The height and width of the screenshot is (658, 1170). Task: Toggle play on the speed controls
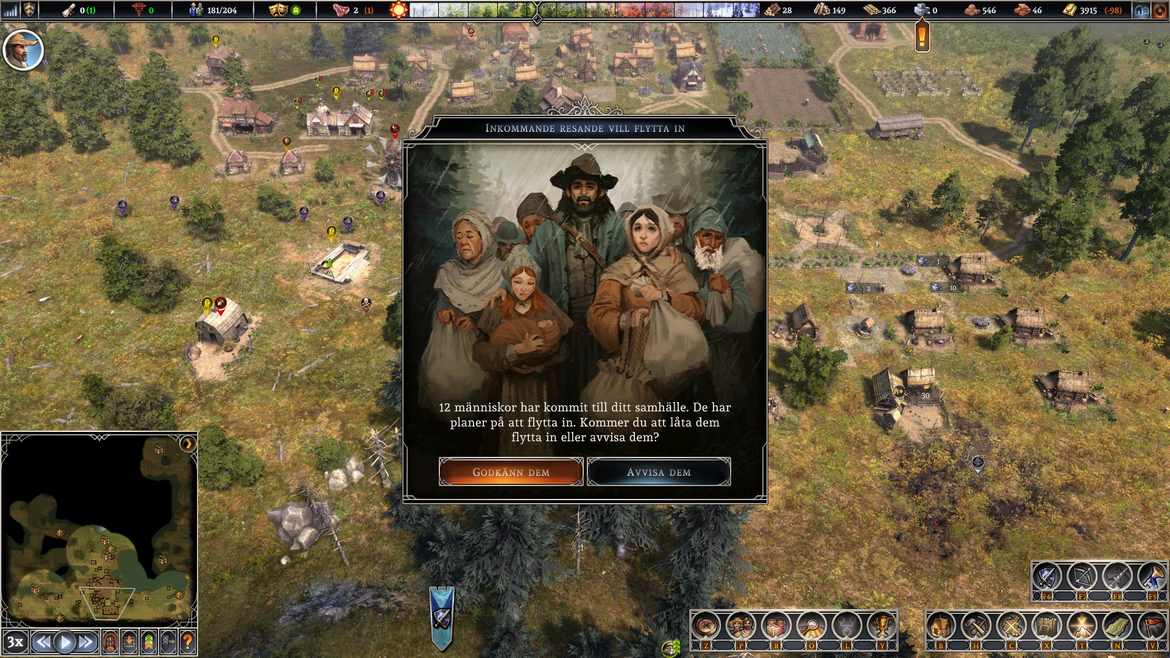pyautogui.click(x=65, y=642)
